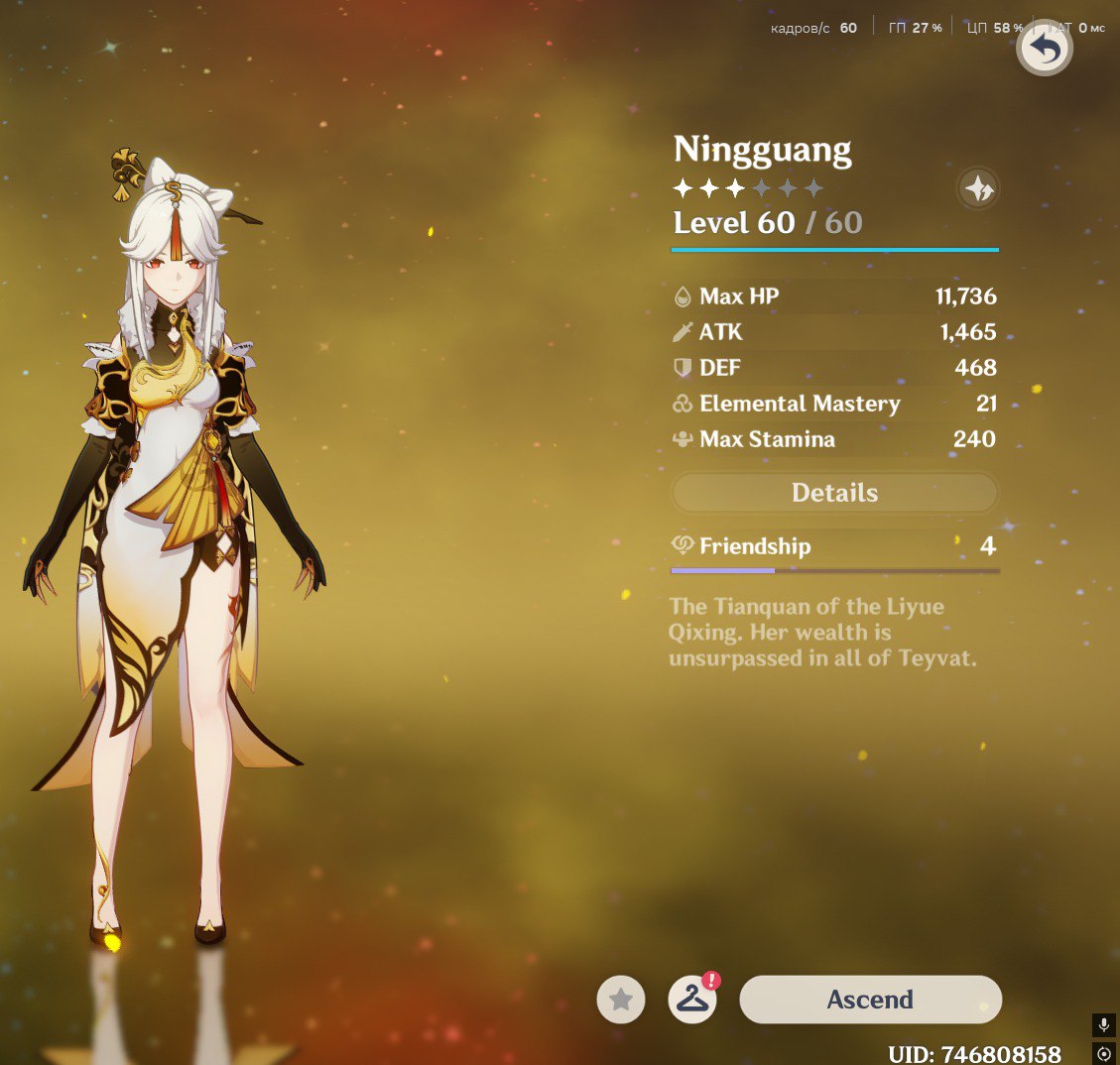1120x1065 pixels.
Task: Go back using the return arrow
Action: point(1044,49)
